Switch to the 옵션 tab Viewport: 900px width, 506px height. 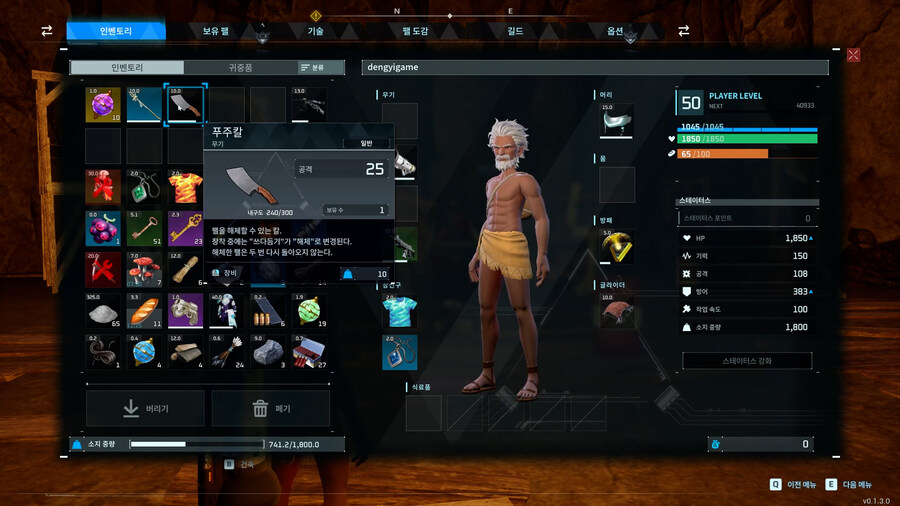coord(615,31)
